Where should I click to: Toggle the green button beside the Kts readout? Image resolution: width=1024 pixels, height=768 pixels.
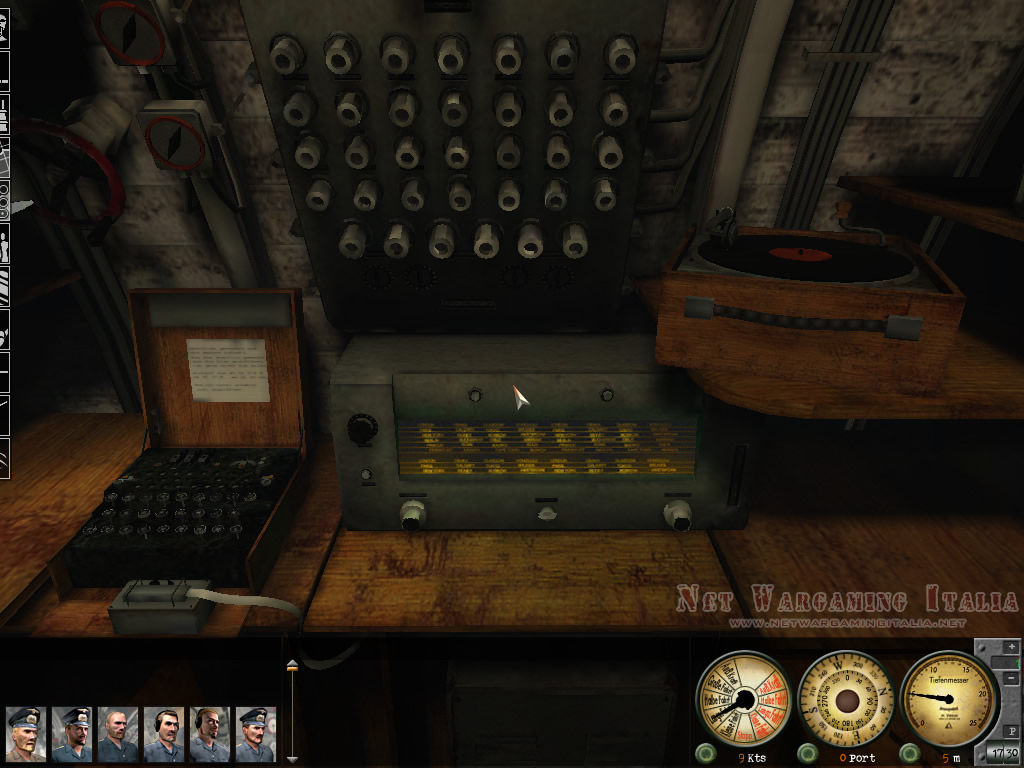pos(708,753)
